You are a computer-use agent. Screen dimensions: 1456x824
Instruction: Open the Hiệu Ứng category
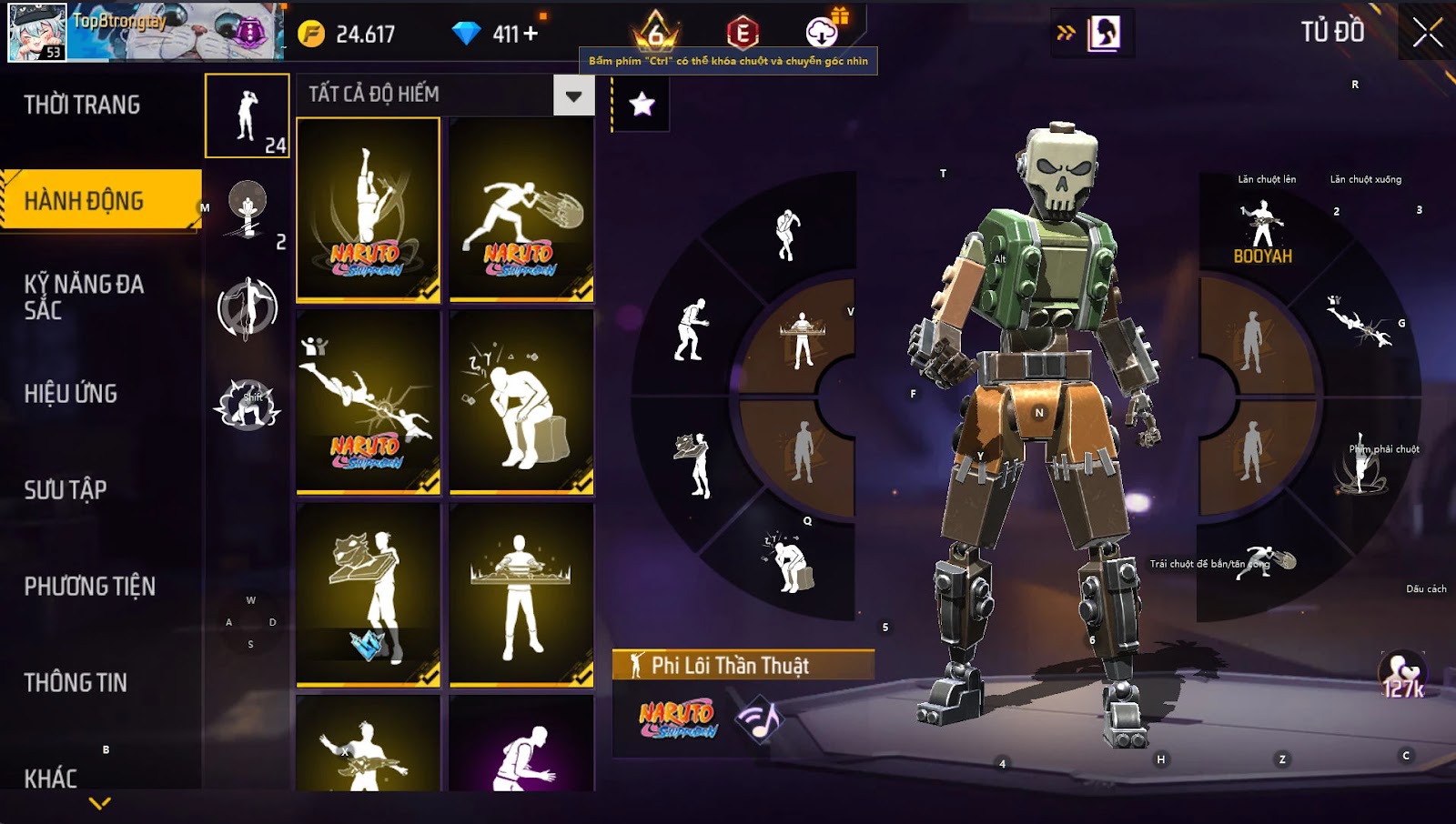pyautogui.click(x=71, y=394)
